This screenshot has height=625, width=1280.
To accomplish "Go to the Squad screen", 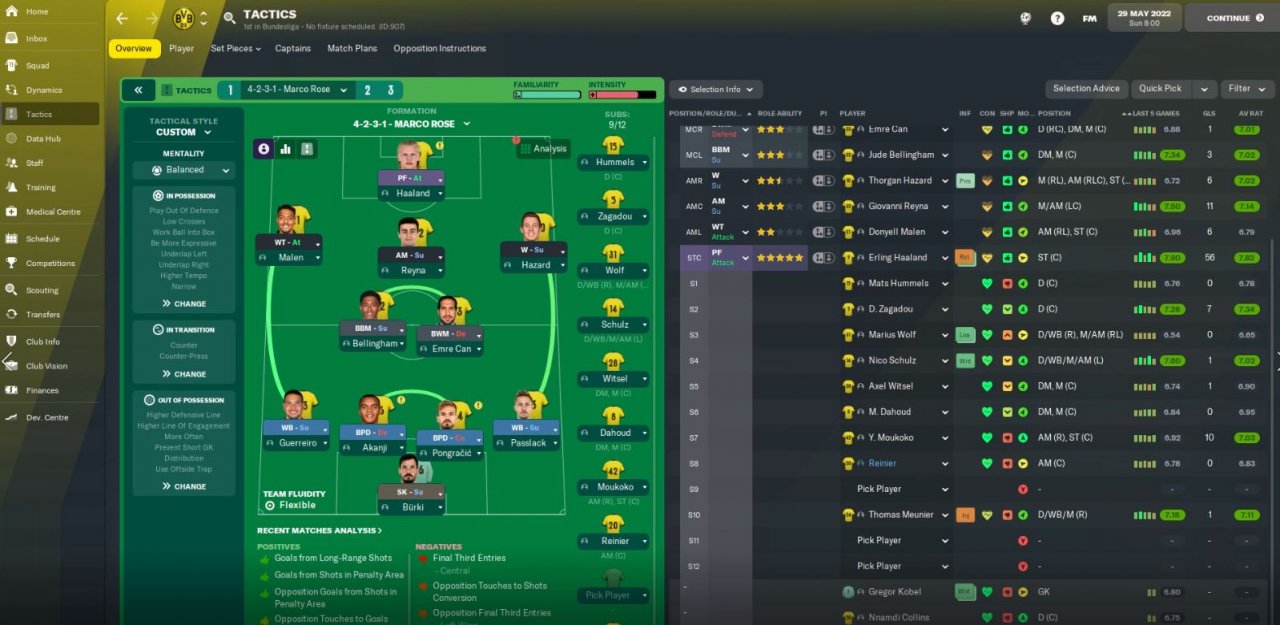I will [x=37, y=65].
